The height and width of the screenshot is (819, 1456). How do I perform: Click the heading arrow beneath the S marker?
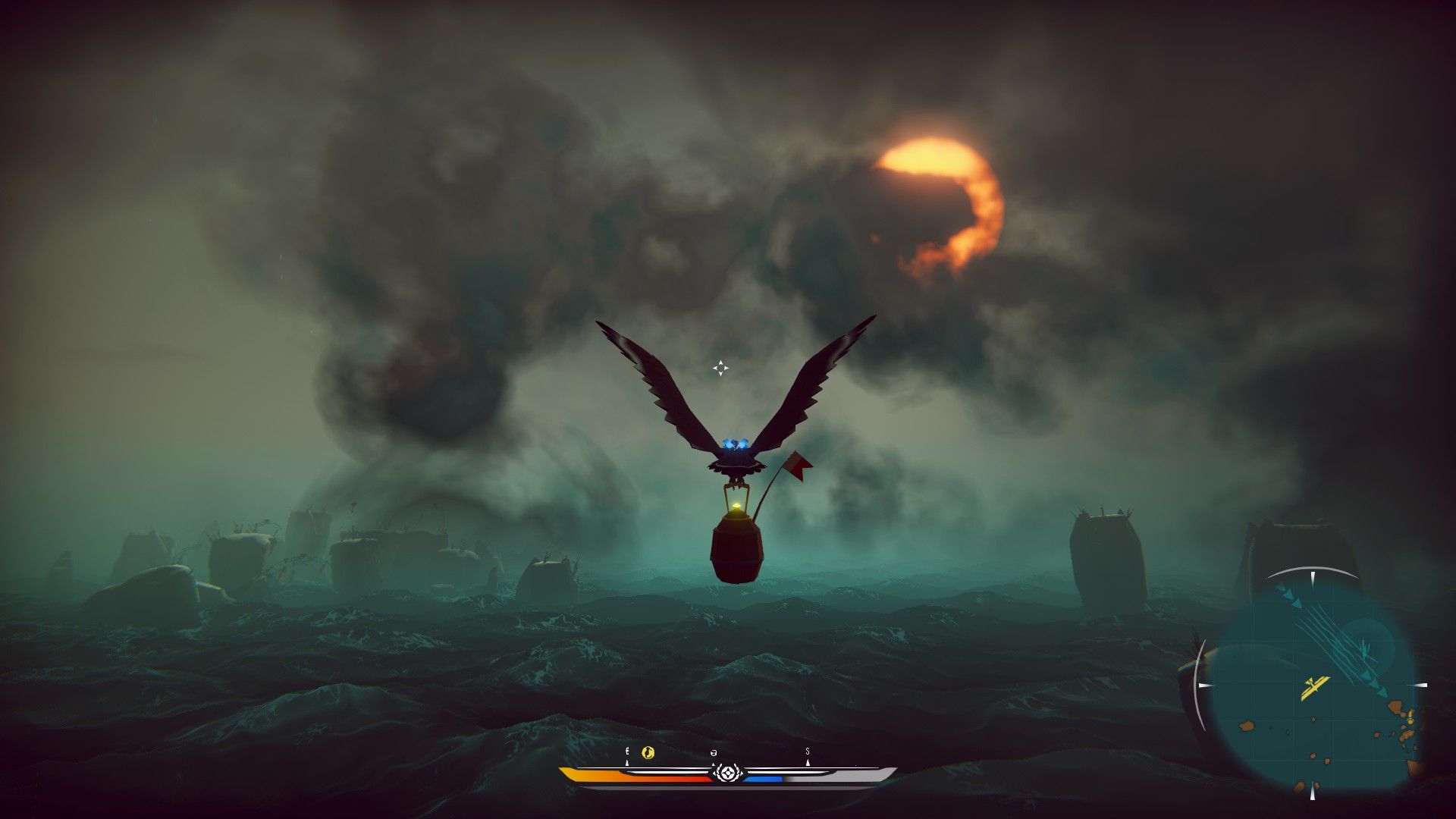coord(808,764)
